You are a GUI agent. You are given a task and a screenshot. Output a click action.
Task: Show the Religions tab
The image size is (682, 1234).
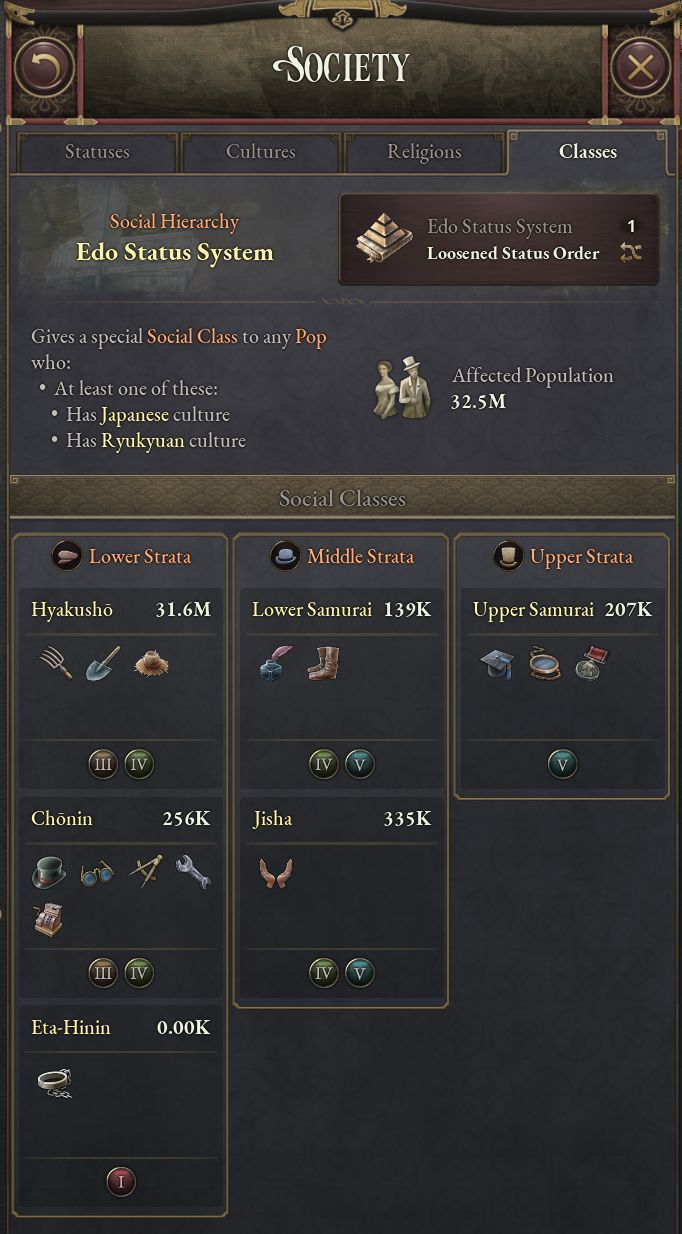(424, 152)
